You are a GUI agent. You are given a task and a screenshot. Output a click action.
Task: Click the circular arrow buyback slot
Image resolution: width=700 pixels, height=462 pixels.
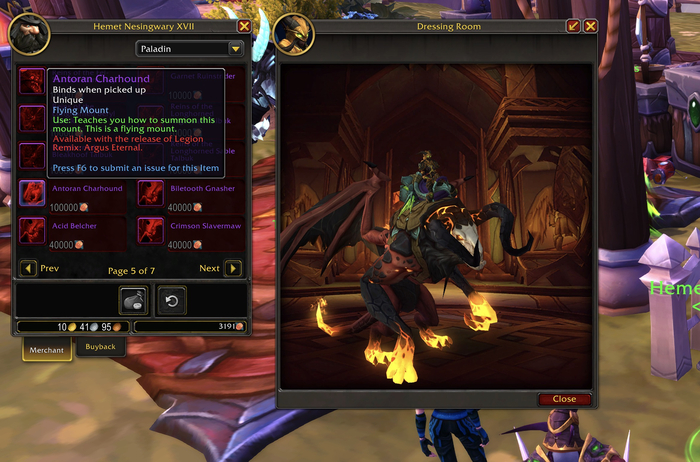click(x=171, y=300)
